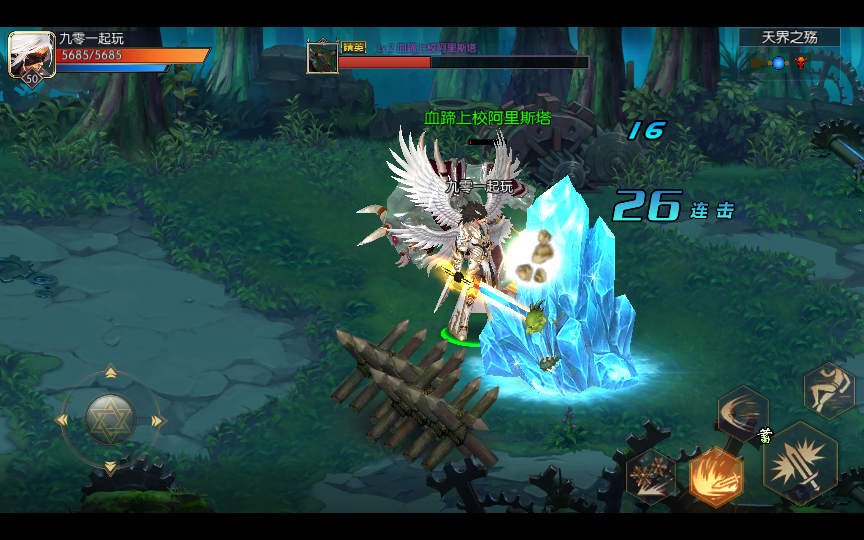Use the whirlwind slash charge skill

pyautogui.click(x=743, y=414)
